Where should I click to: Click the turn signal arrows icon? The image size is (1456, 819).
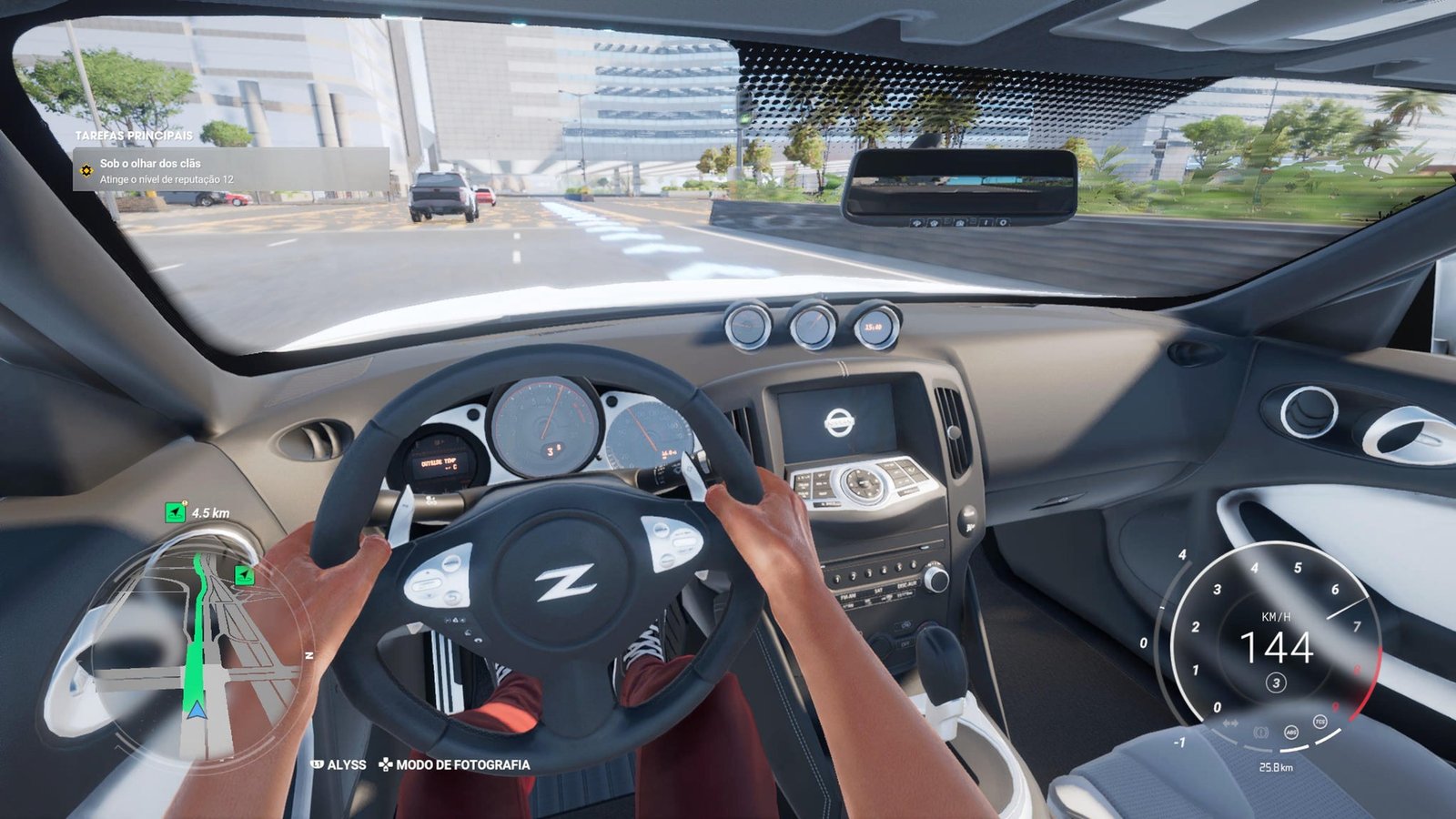[x=1230, y=723]
